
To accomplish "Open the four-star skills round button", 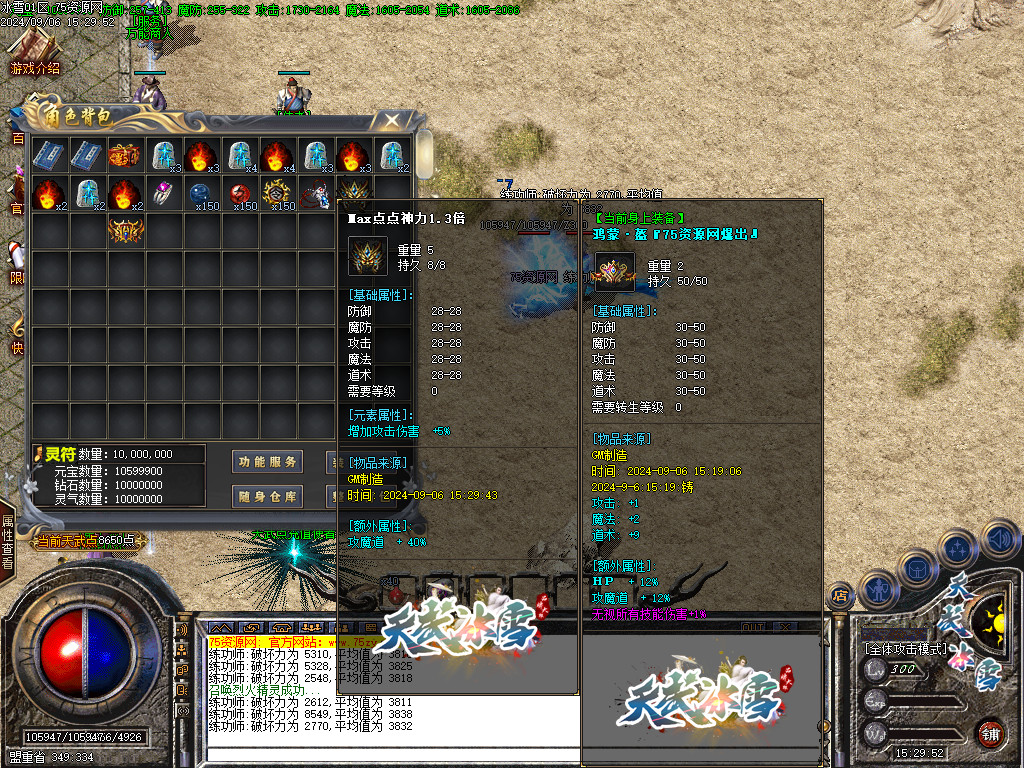I will [x=957, y=549].
